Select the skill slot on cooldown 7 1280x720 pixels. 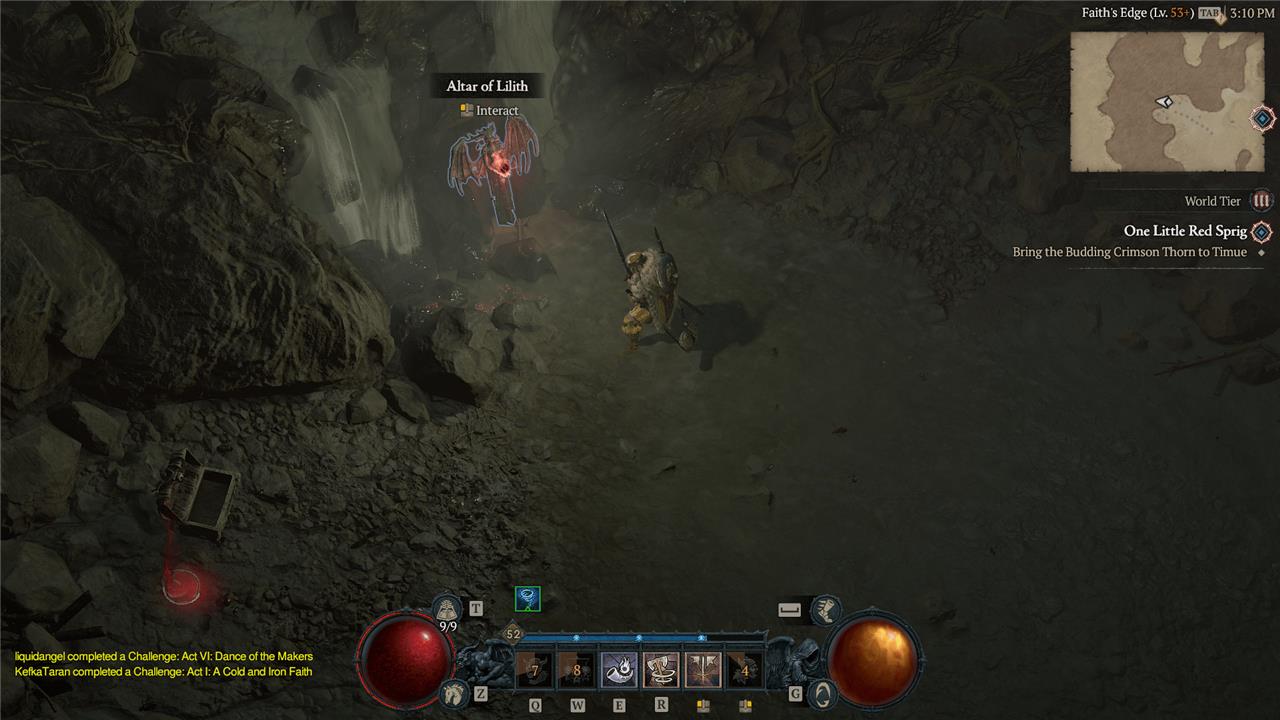535,670
